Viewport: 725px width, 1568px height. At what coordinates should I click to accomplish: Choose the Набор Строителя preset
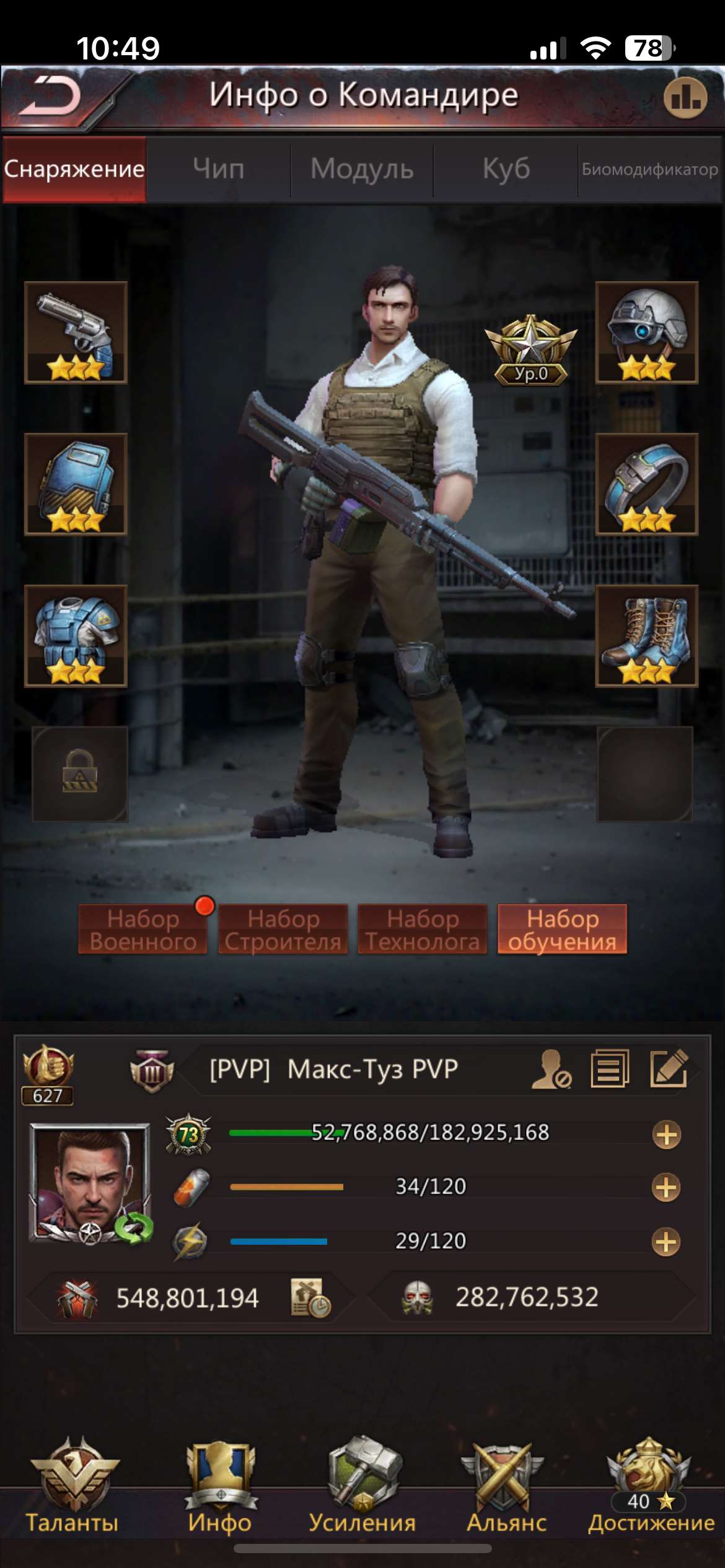click(283, 929)
